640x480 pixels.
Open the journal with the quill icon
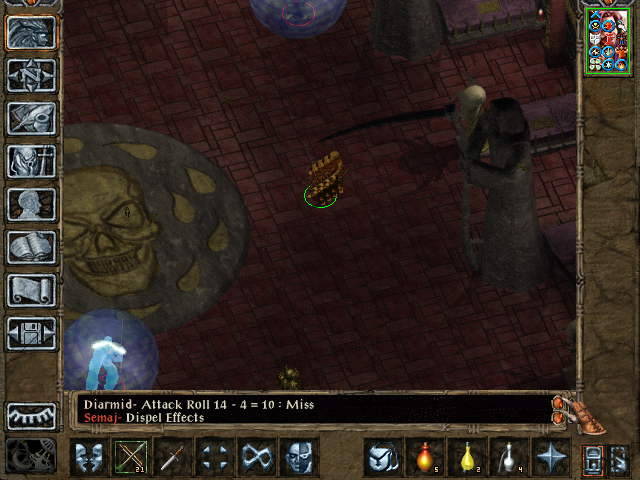pos(32,118)
